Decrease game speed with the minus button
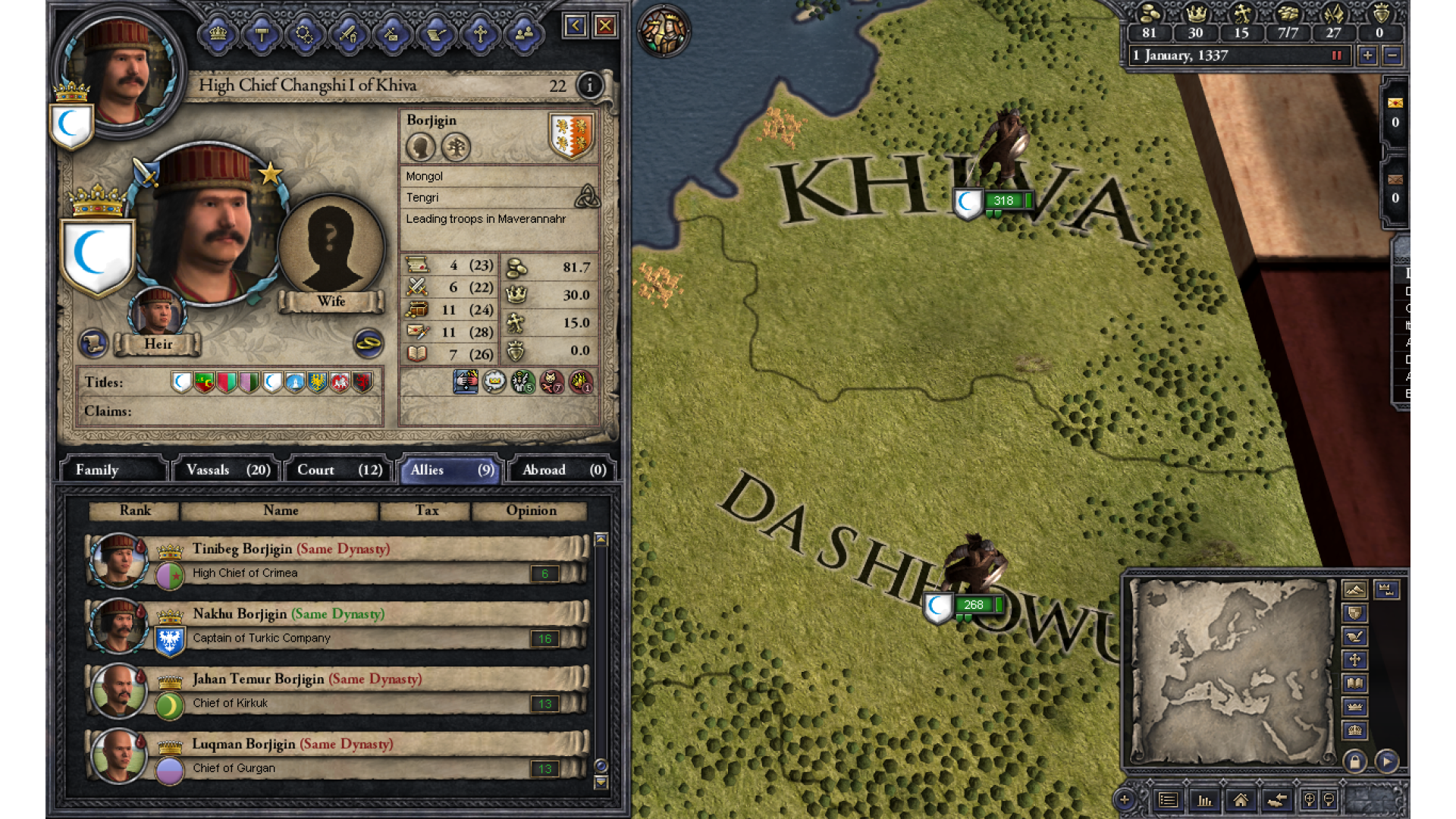Image resolution: width=1456 pixels, height=819 pixels. click(x=1392, y=55)
